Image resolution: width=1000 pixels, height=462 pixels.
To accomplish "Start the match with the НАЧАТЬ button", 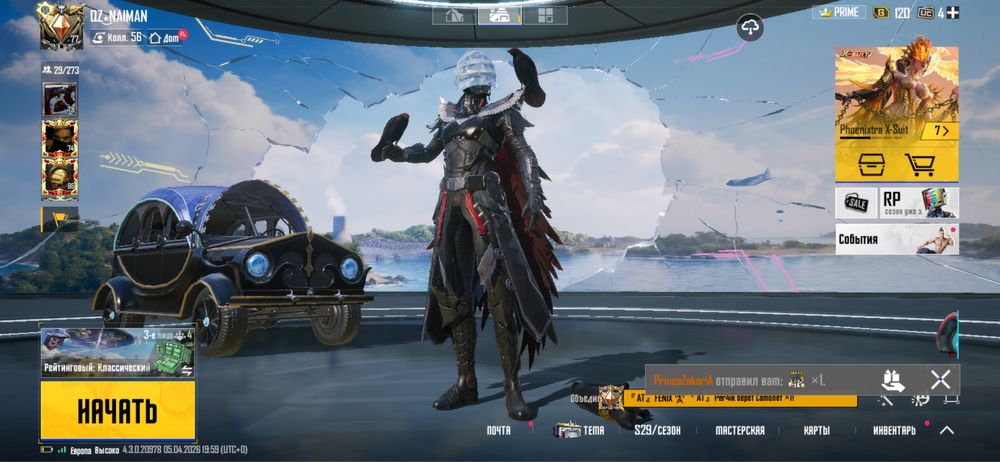I will 117,410.
